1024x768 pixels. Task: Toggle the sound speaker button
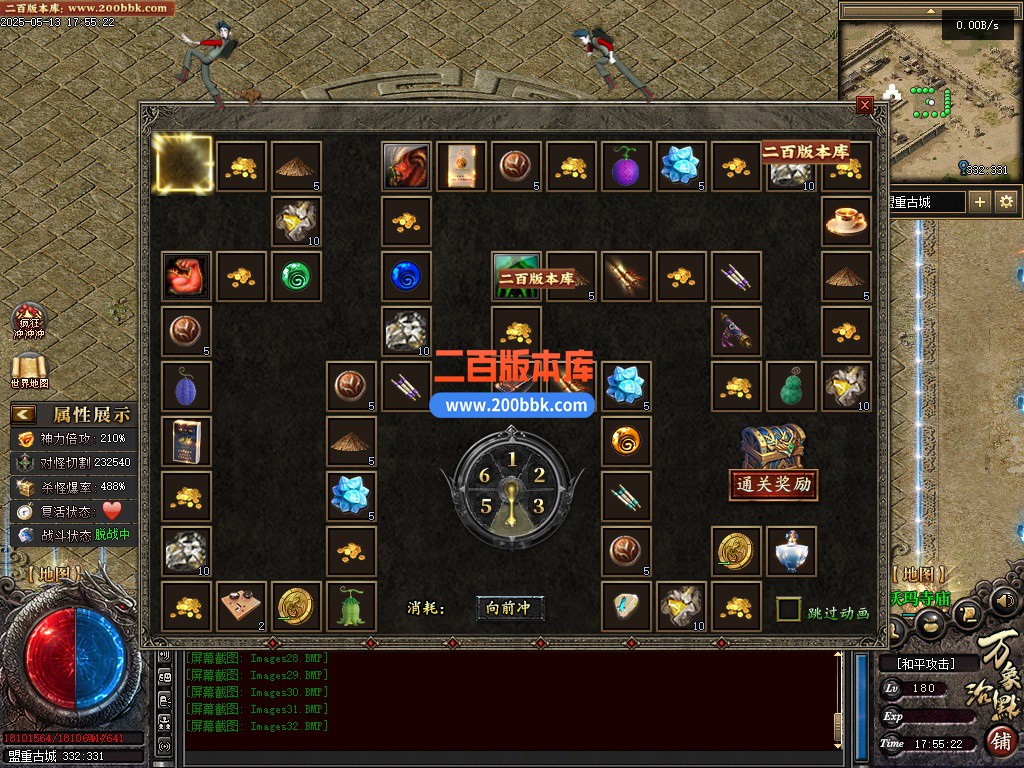tap(1005, 601)
